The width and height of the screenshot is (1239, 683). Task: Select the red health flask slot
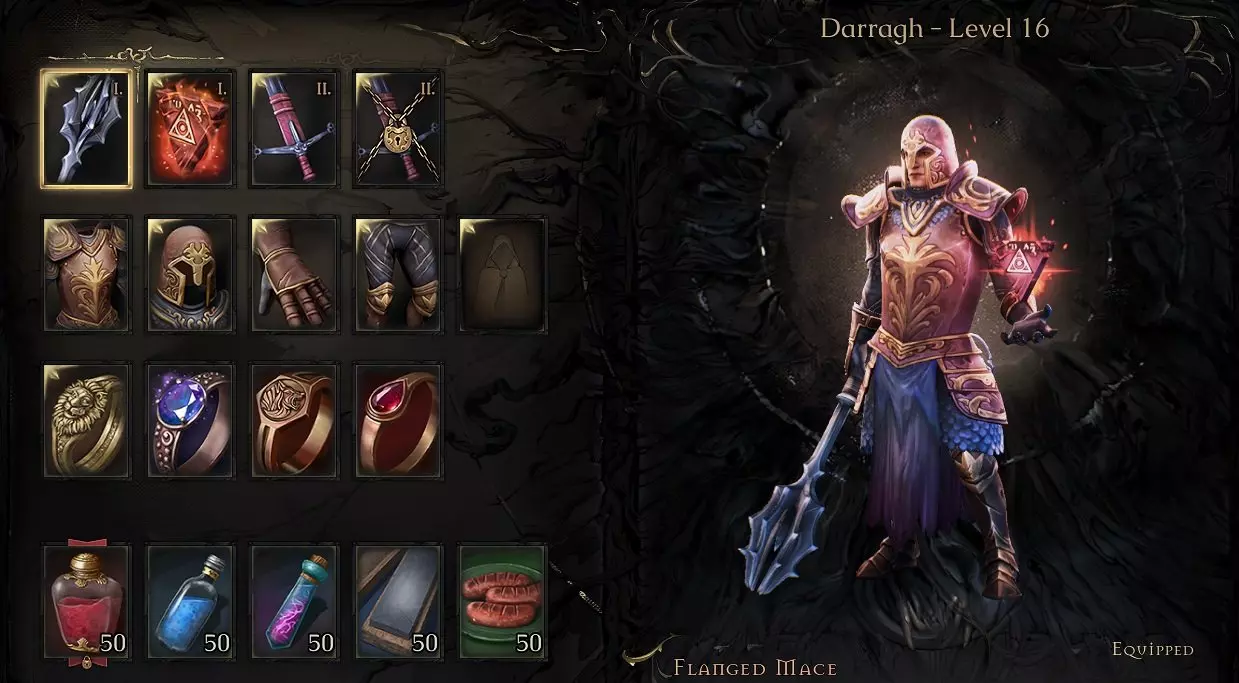[x=86, y=601]
